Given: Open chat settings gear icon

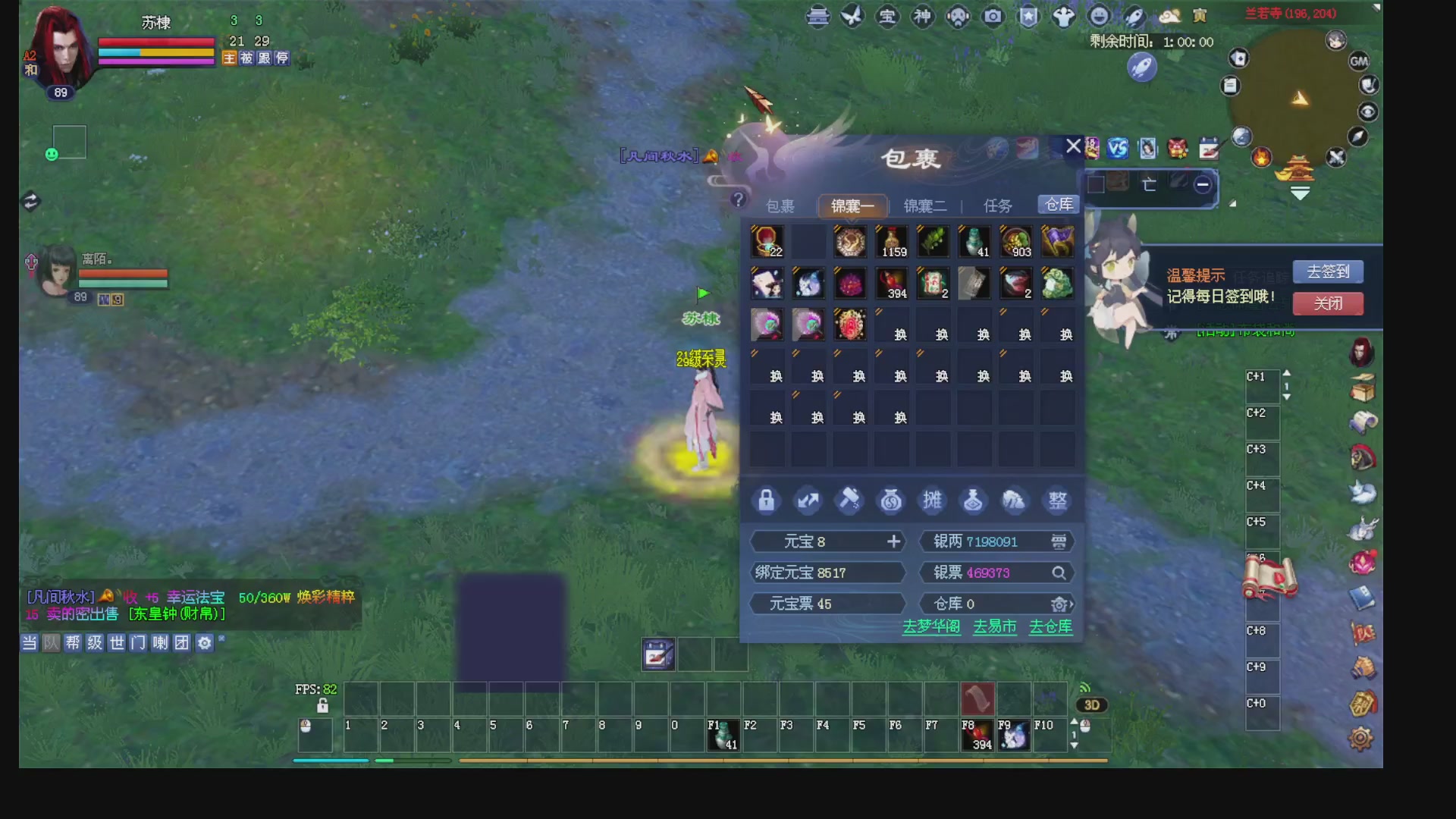Looking at the screenshot, I should (x=204, y=643).
